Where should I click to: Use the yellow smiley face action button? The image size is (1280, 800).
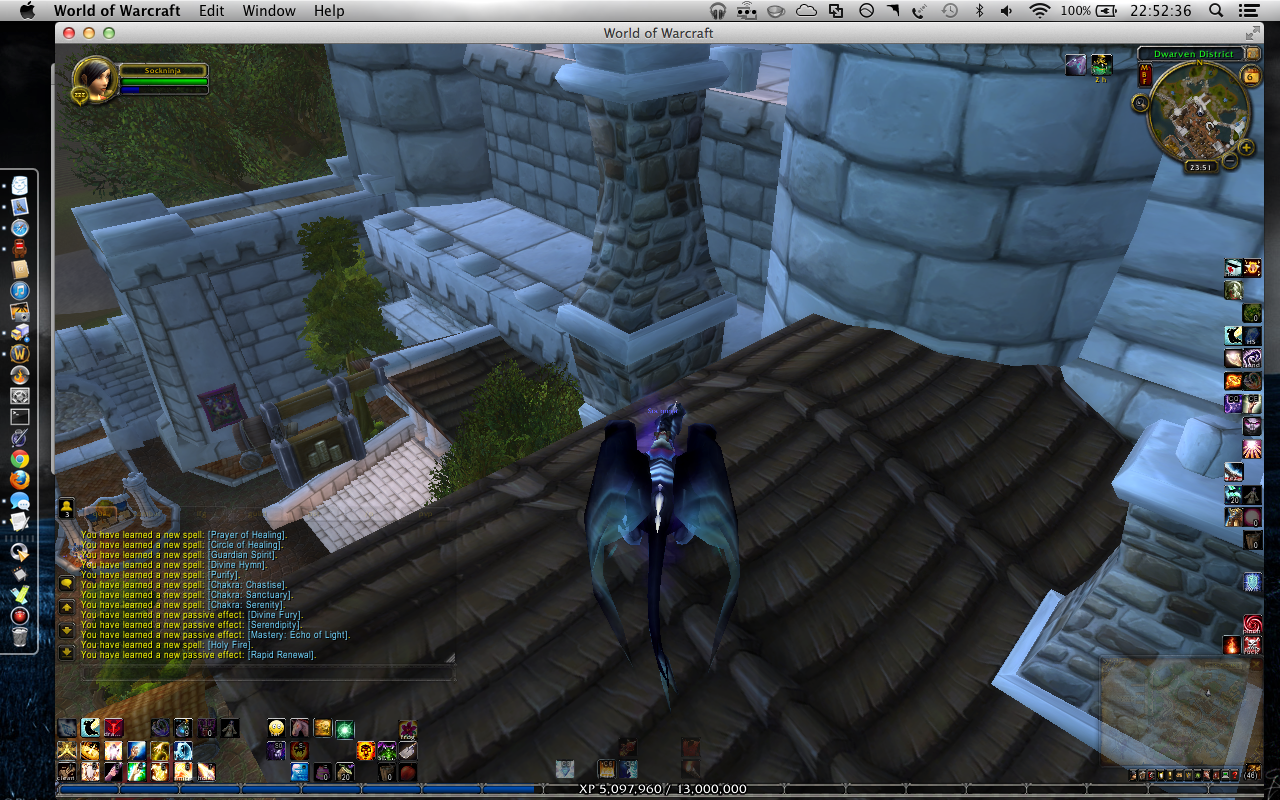pyautogui.click(x=277, y=728)
